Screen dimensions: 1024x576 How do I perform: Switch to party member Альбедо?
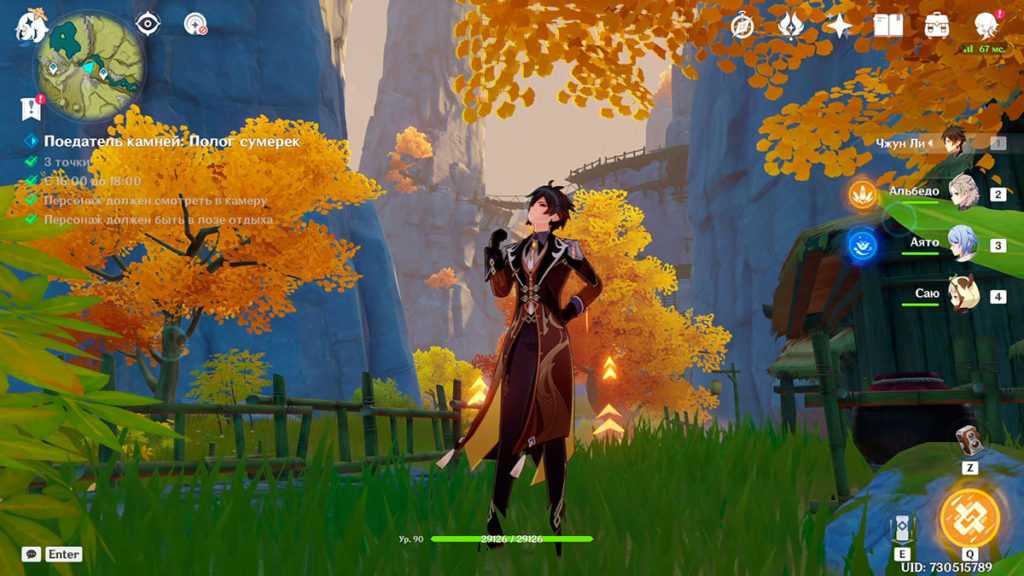click(961, 192)
